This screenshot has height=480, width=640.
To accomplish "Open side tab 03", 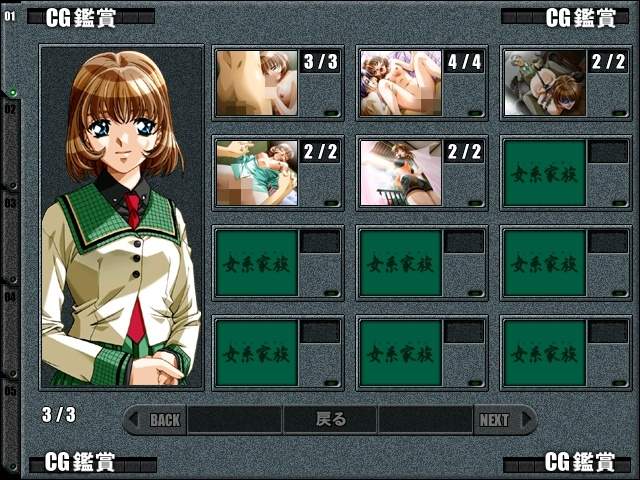I will point(10,202).
